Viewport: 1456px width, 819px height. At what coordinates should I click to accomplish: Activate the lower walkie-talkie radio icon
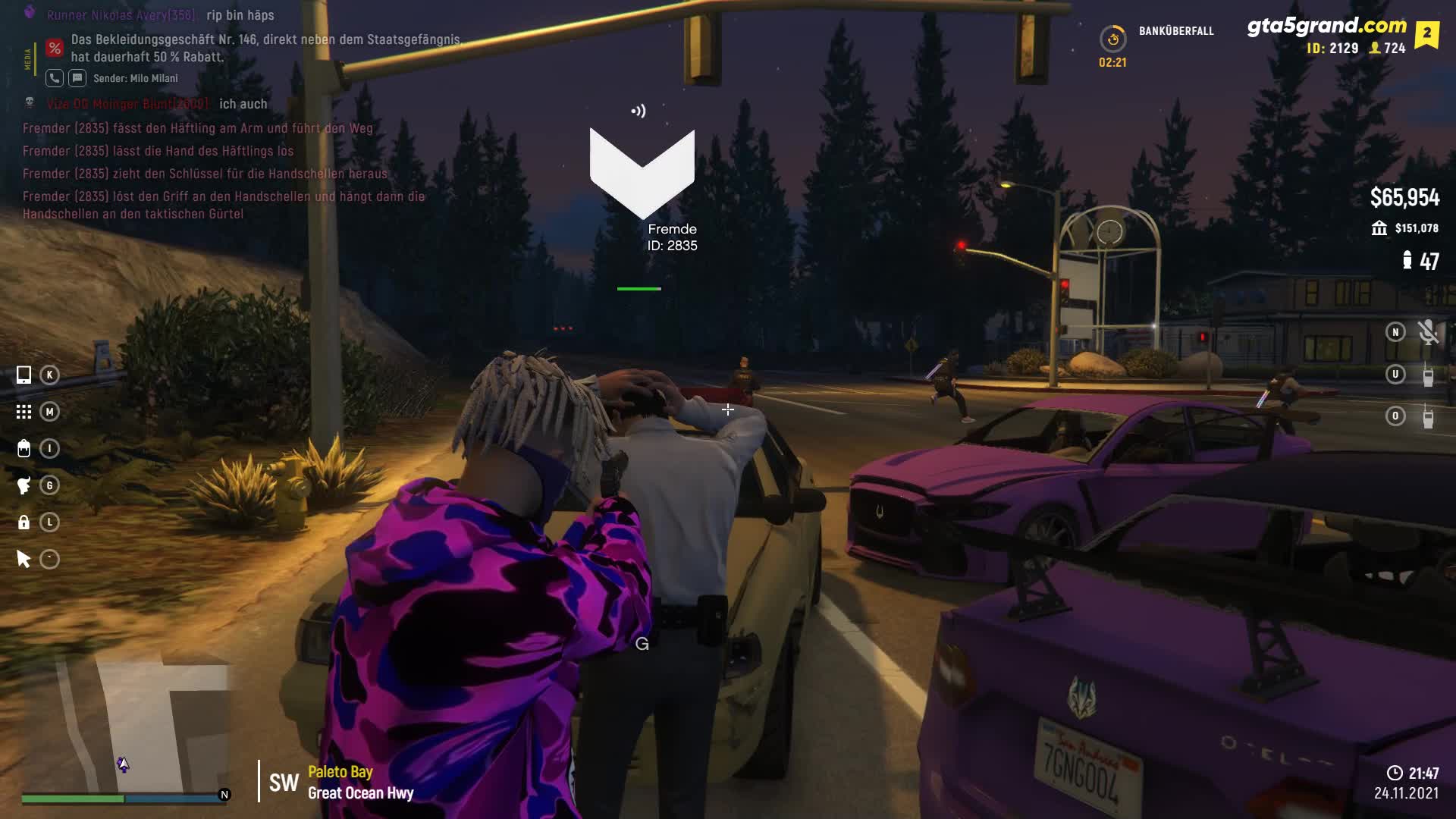pyautogui.click(x=1428, y=416)
